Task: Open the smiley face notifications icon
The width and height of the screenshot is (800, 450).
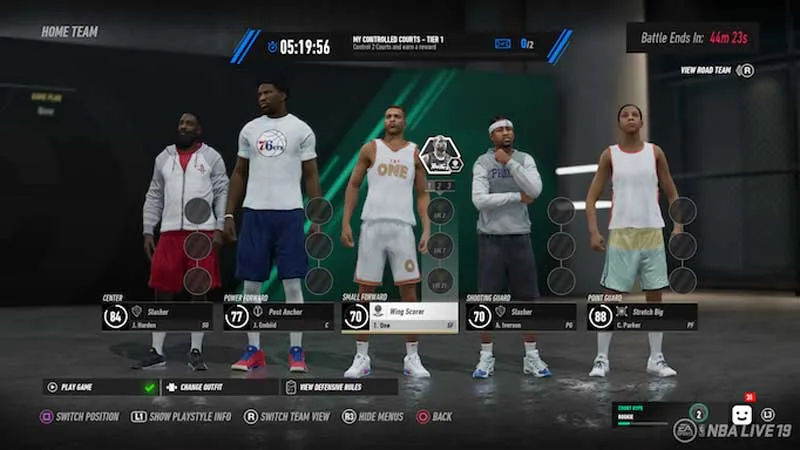Action: (741, 413)
